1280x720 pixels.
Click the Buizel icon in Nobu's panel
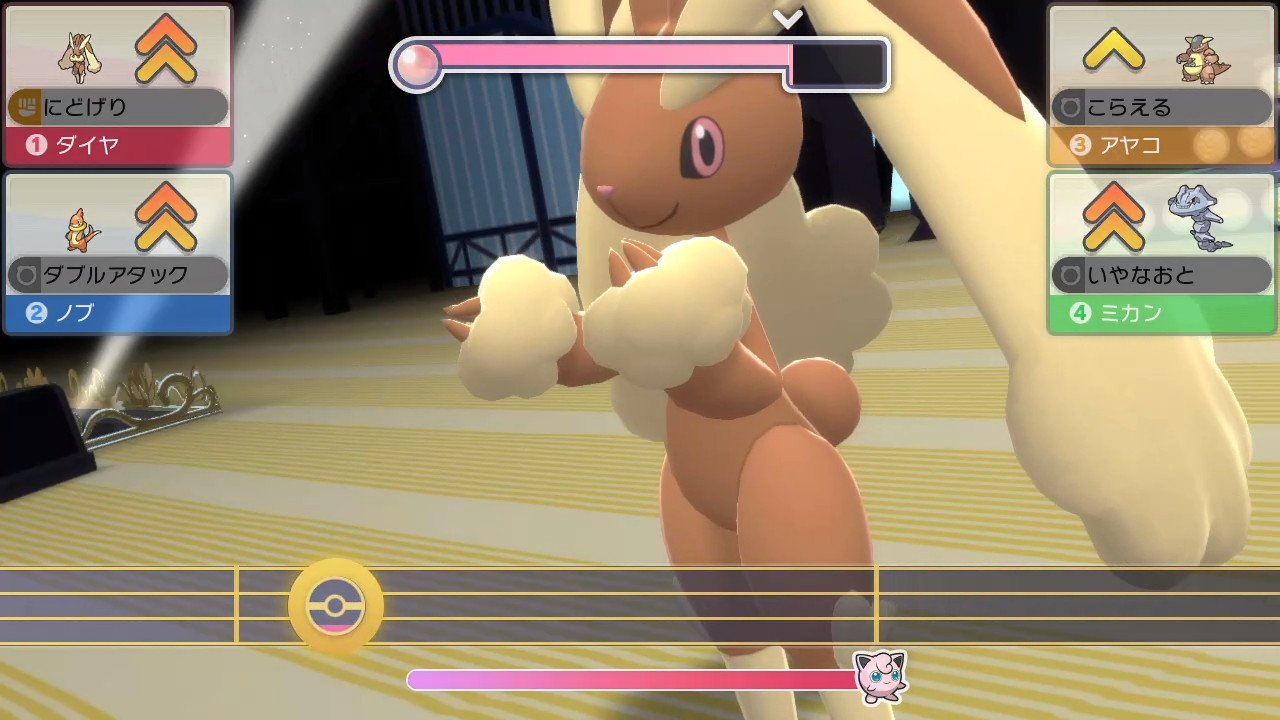80,231
